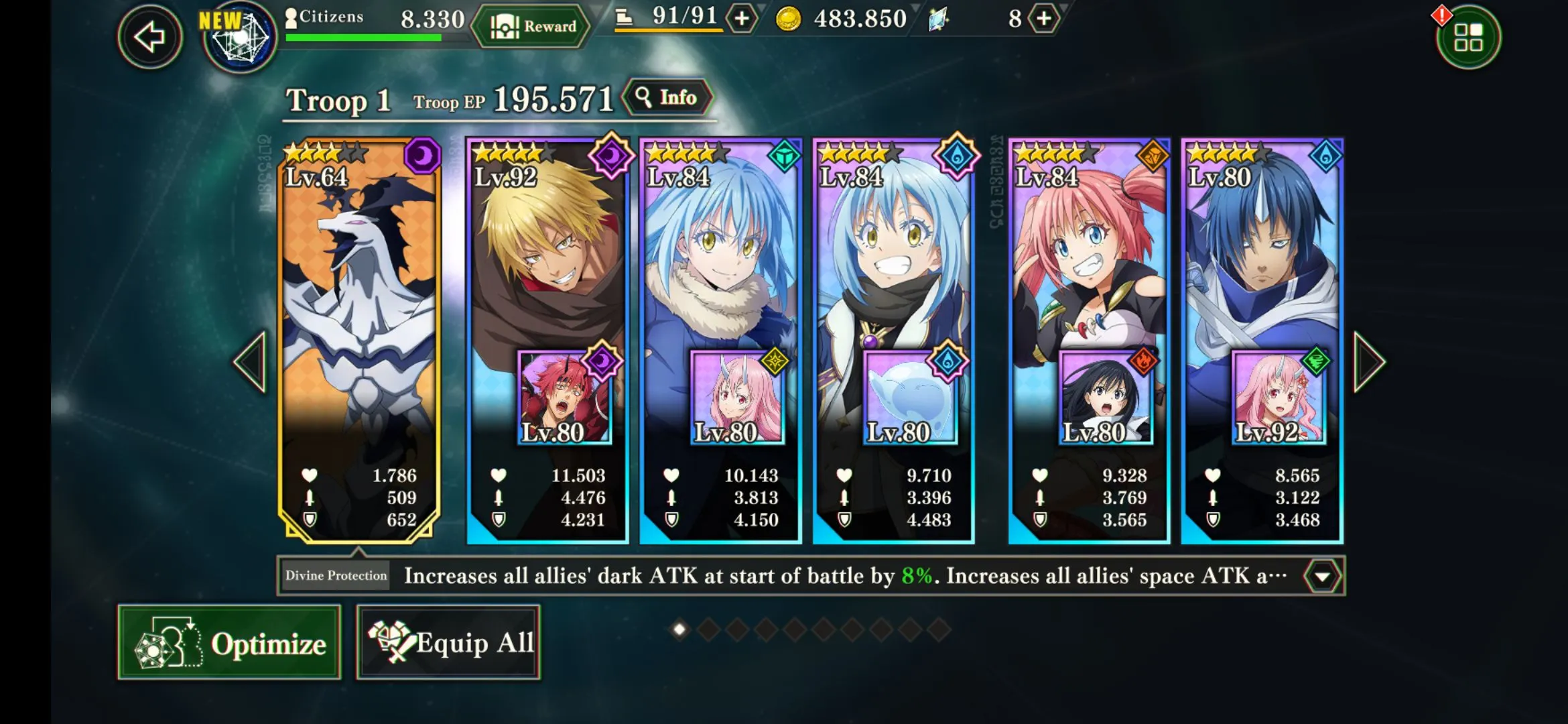Switch to previous troop with left arrow
Image resolution: width=1568 pixels, height=724 pixels.
pyautogui.click(x=251, y=362)
